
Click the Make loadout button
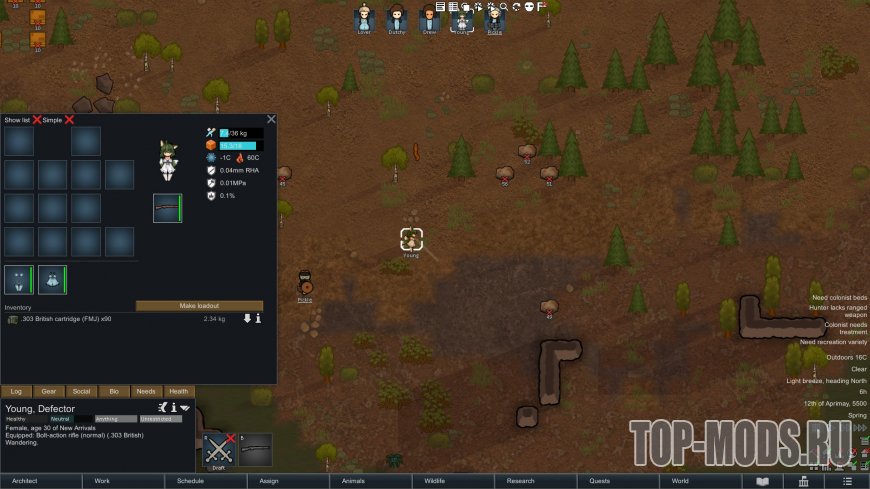(x=199, y=305)
